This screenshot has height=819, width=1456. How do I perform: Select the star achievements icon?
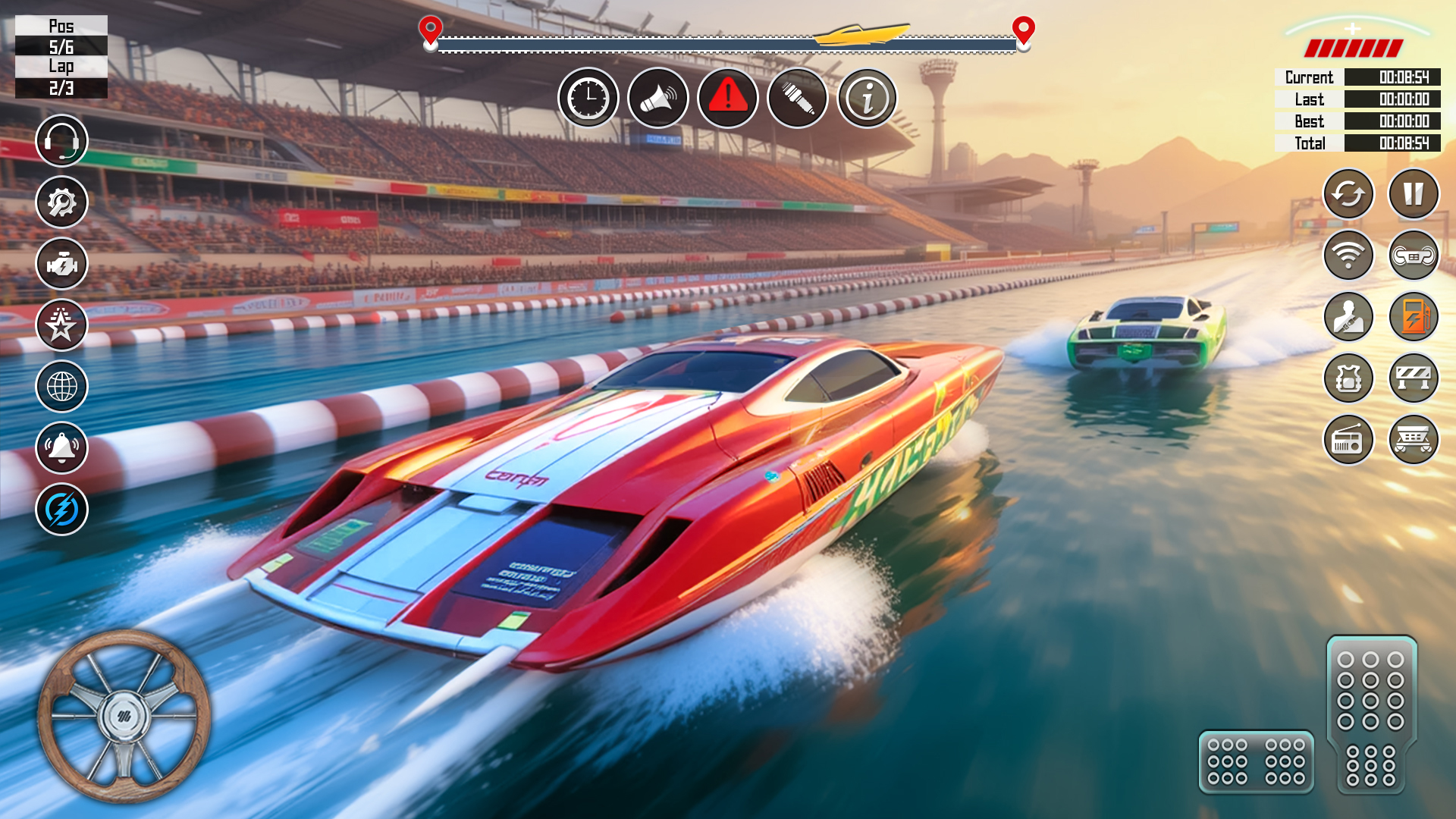61,325
